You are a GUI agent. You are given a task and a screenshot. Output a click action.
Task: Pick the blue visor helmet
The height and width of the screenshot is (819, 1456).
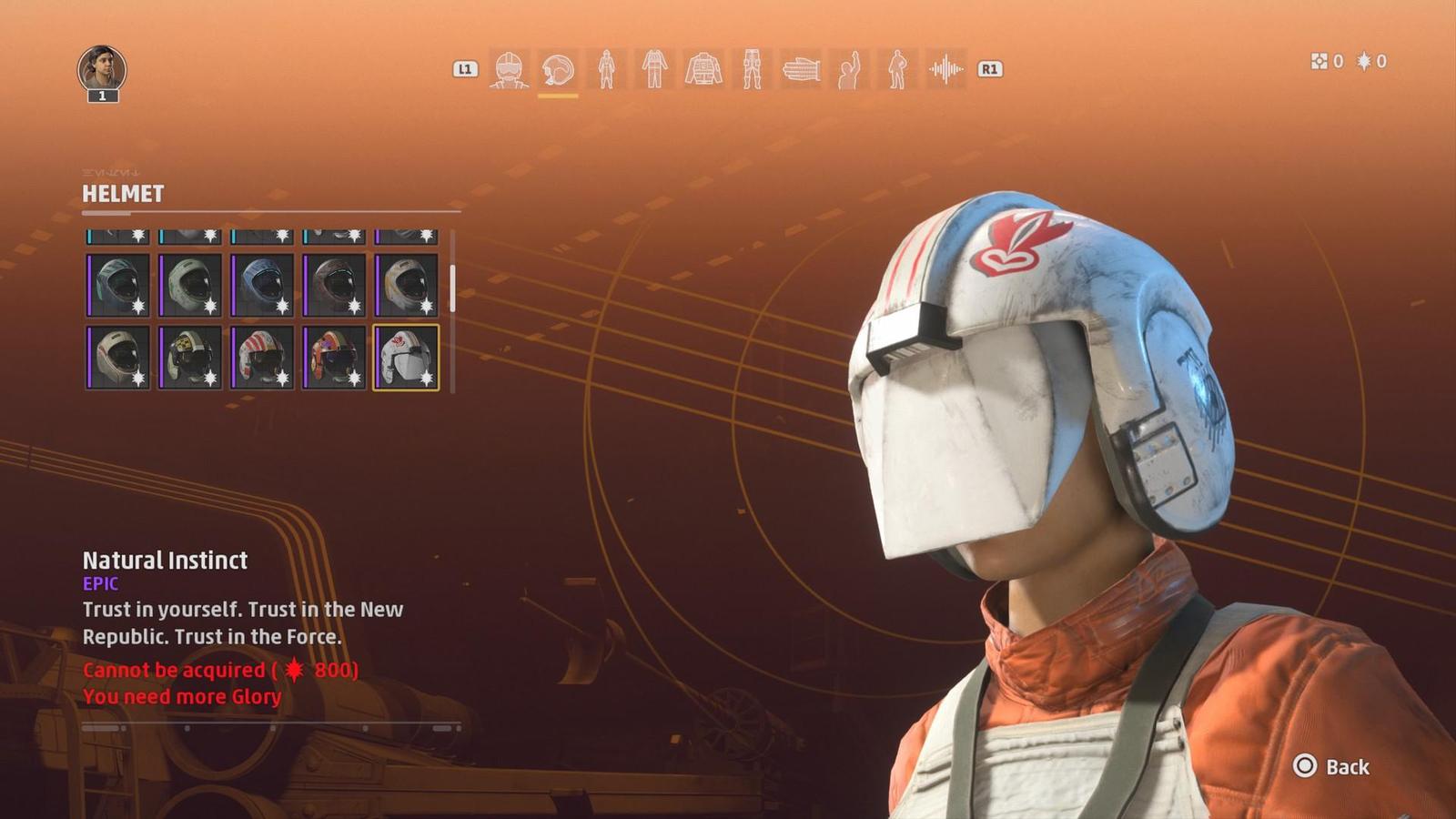point(262,286)
